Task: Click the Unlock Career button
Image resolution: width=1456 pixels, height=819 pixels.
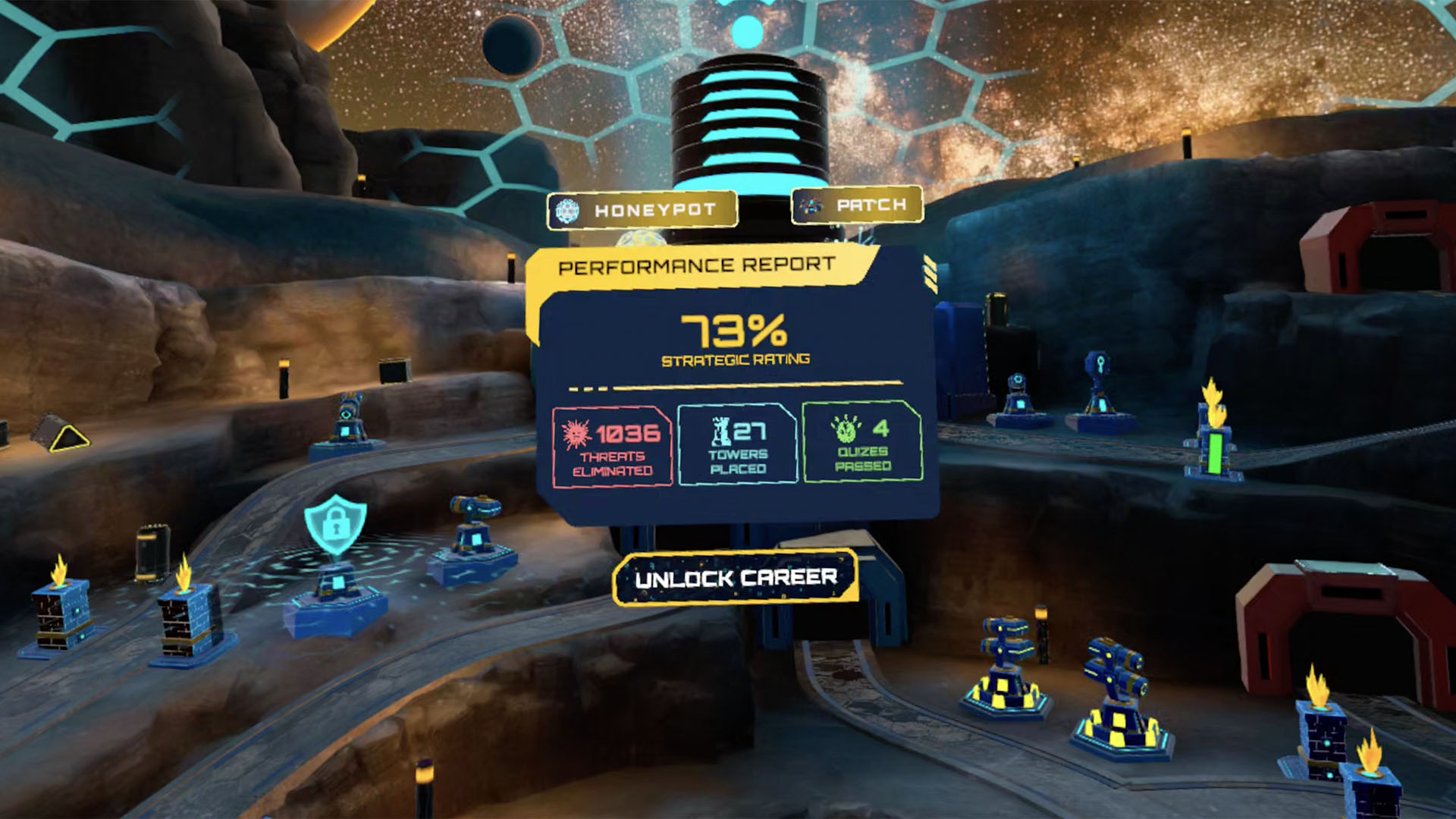Action: tap(736, 579)
